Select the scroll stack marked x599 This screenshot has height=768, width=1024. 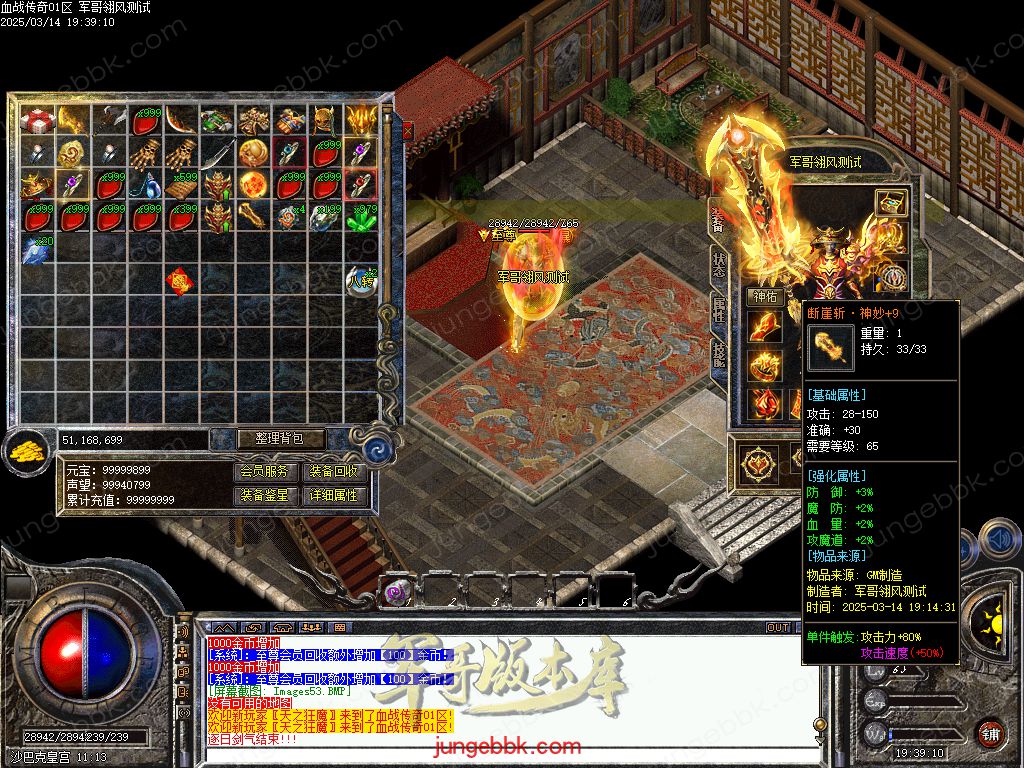tap(182, 185)
